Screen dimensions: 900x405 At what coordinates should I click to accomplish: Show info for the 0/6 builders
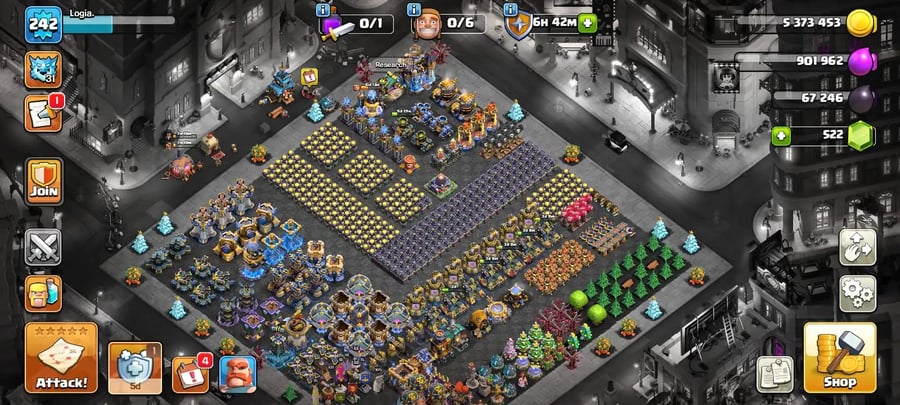(416, 9)
